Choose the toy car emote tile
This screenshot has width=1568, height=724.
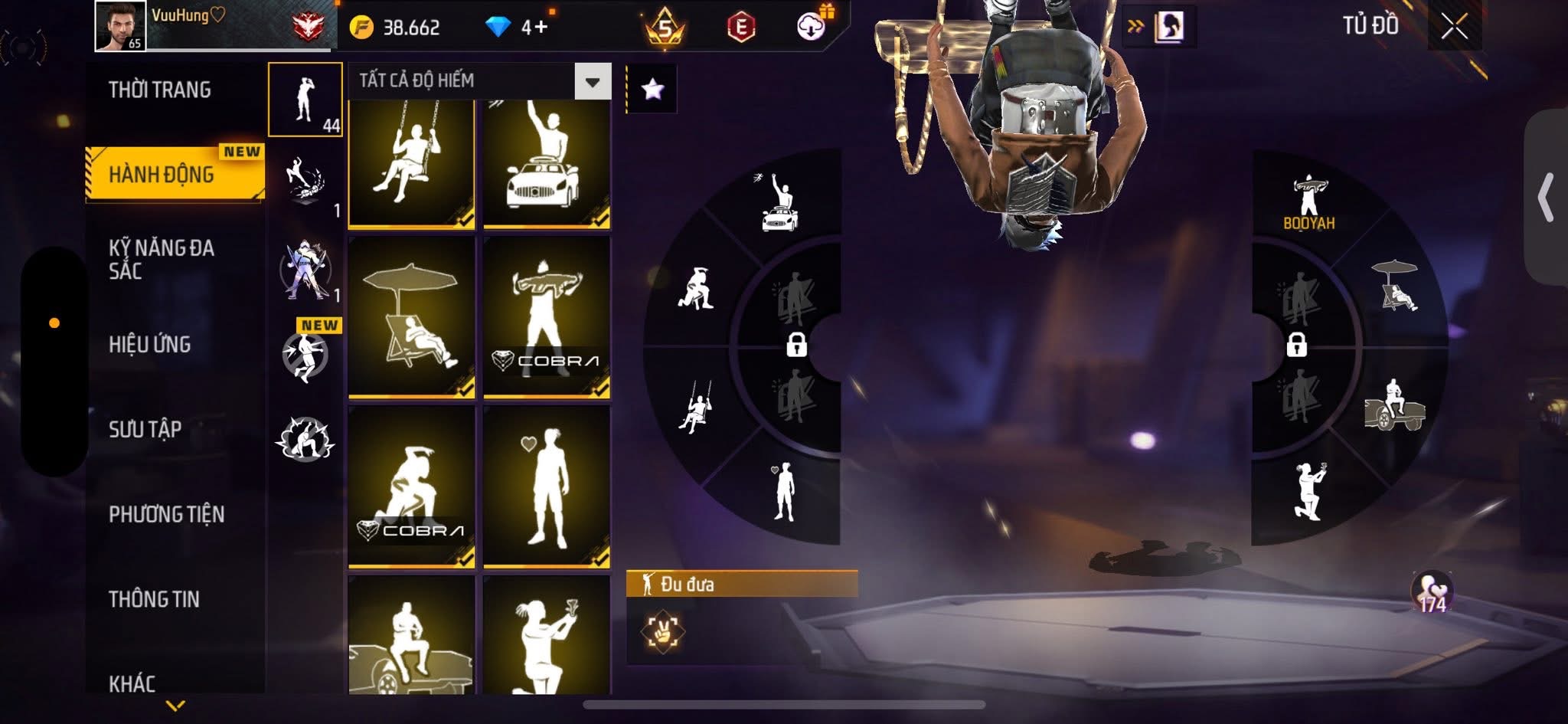tap(546, 163)
